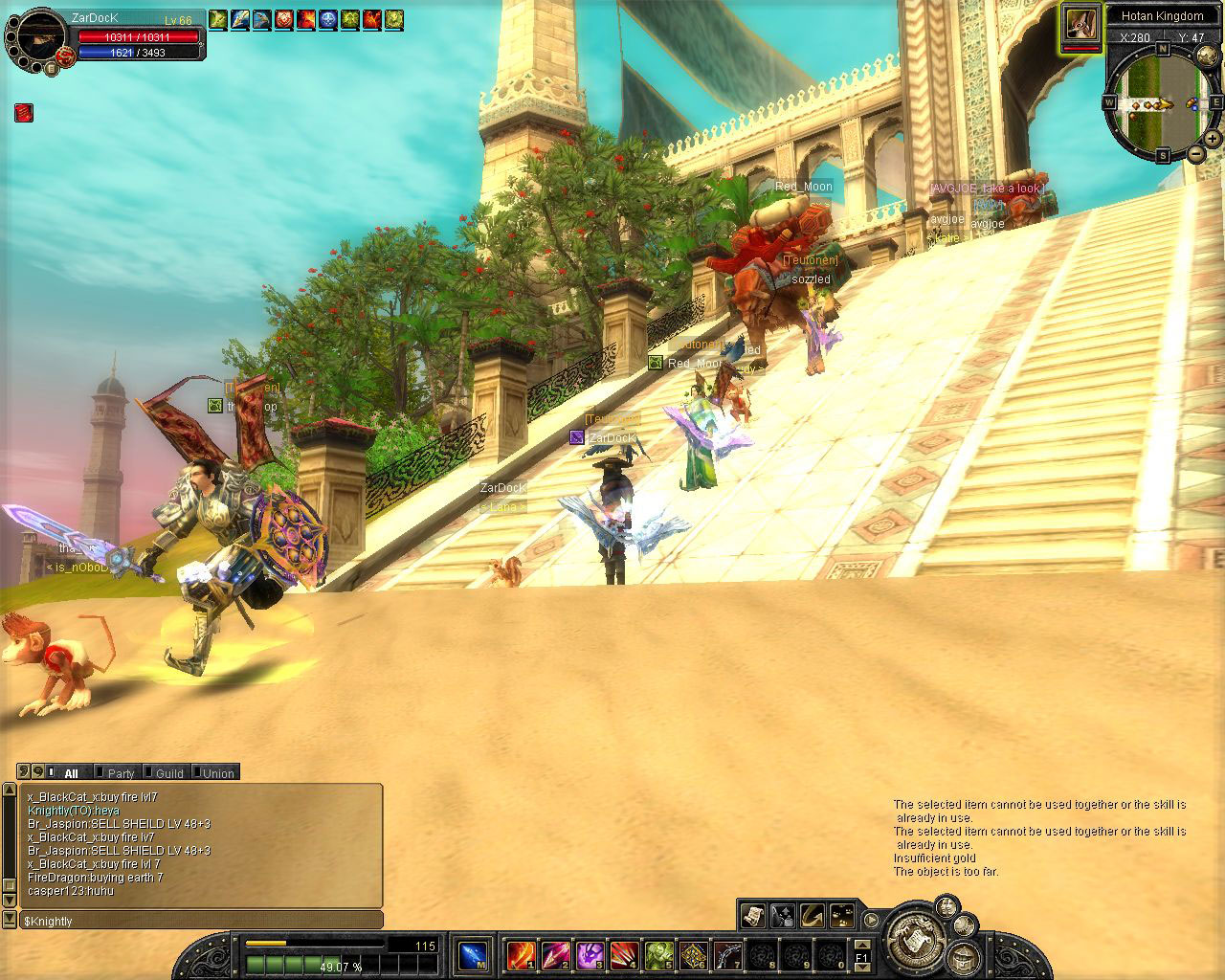This screenshot has height=980, width=1225.
Task: Click the red scroll icon under the portrait
Action: [24, 113]
